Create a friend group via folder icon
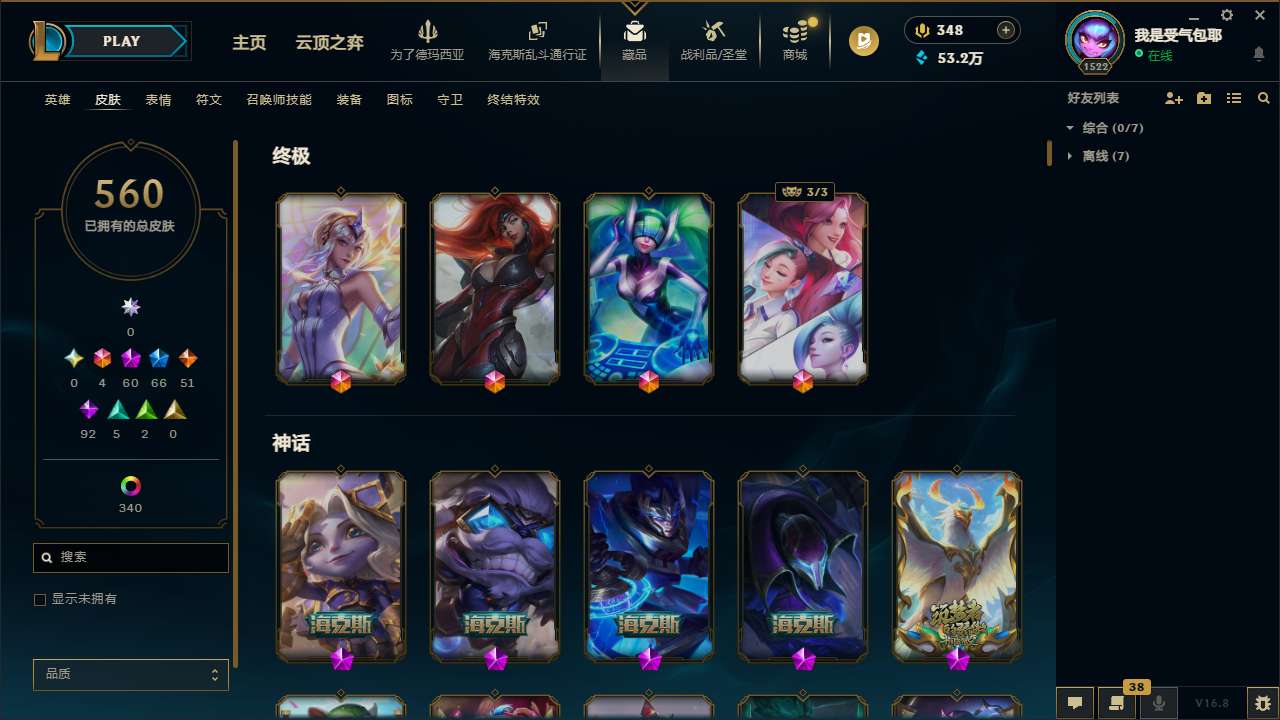This screenshot has width=1280, height=720. pos(1203,97)
